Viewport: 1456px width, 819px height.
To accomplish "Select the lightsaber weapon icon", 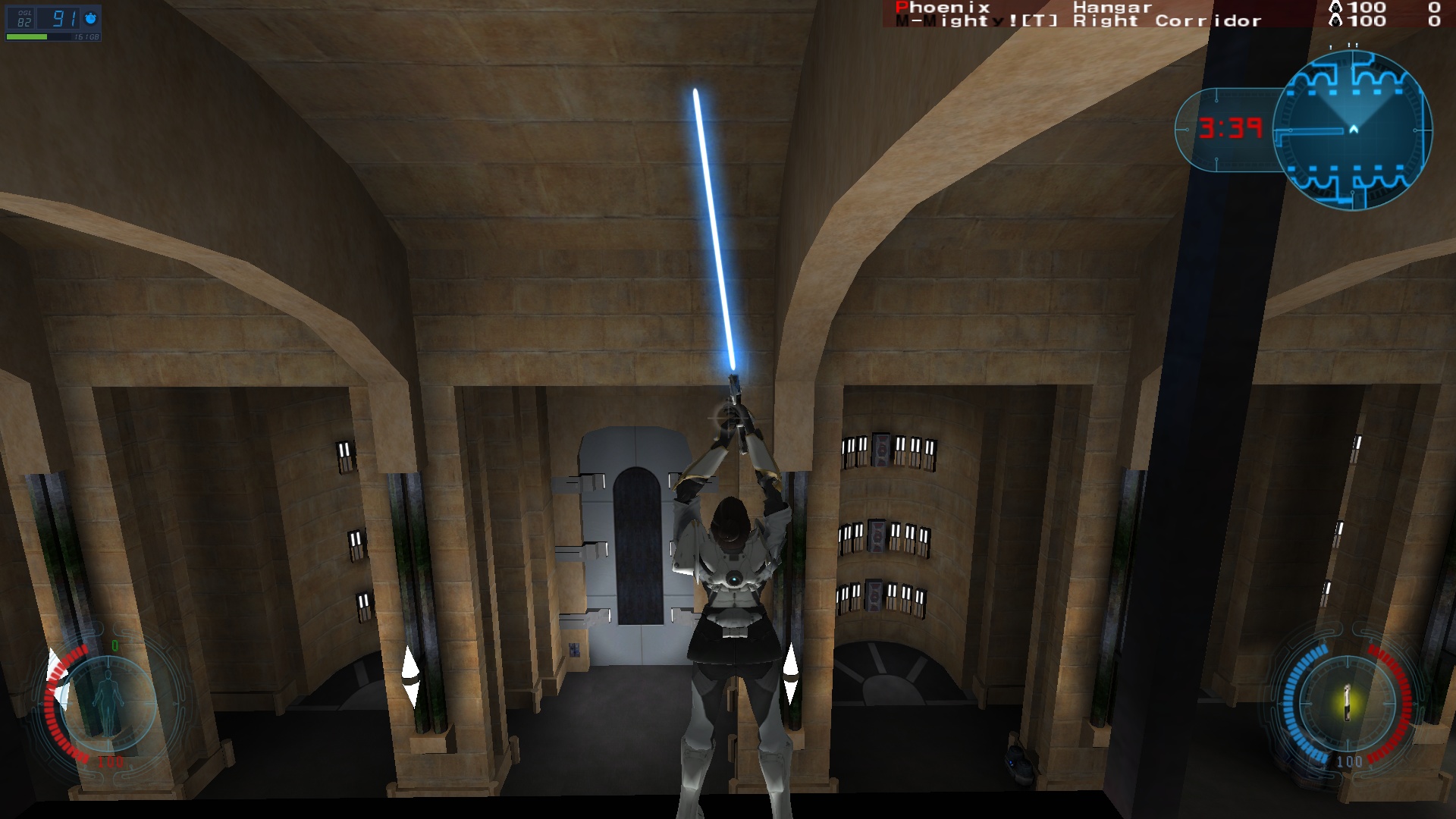I will (1347, 703).
